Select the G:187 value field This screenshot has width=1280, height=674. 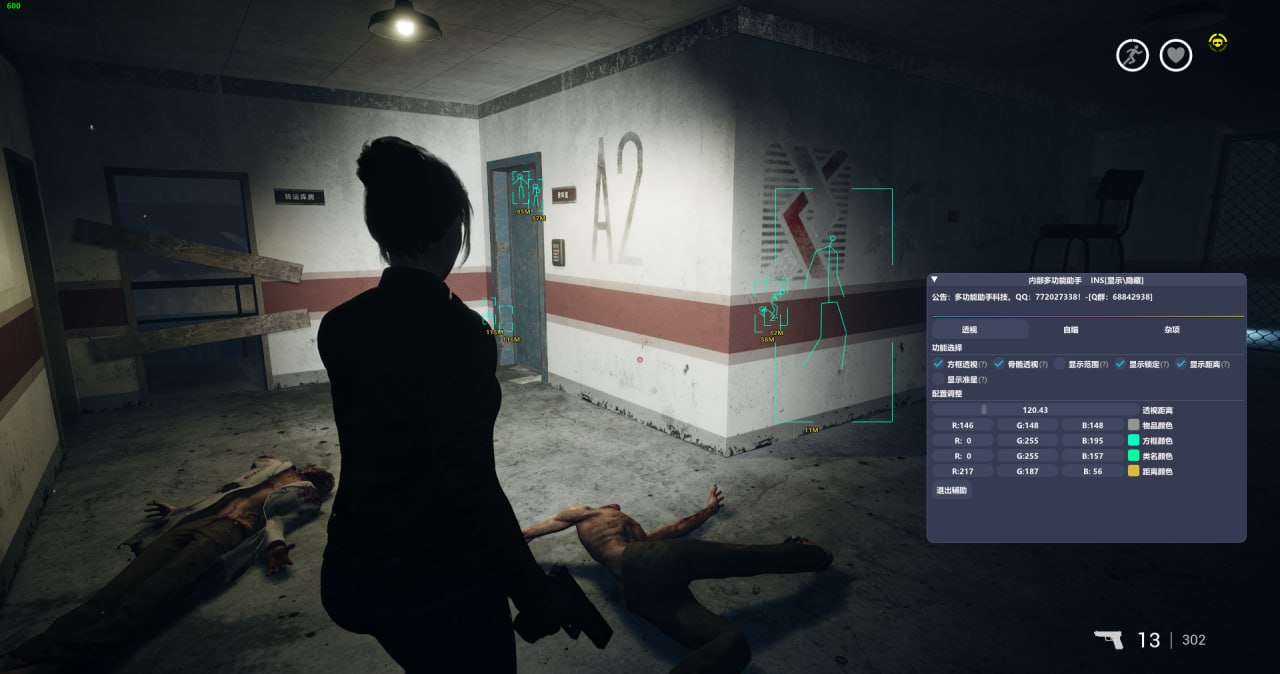(1027, 470)
